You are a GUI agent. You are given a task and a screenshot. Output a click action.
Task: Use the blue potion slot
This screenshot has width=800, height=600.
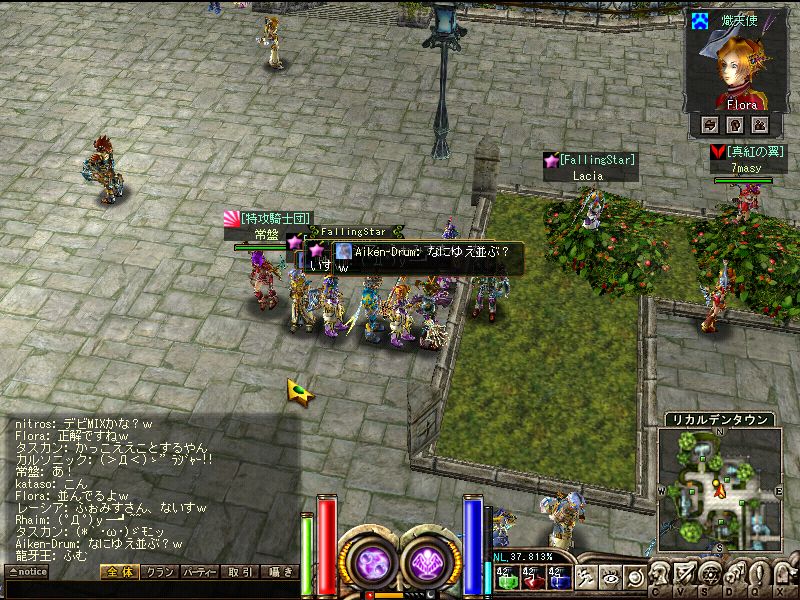coord(558,576)
